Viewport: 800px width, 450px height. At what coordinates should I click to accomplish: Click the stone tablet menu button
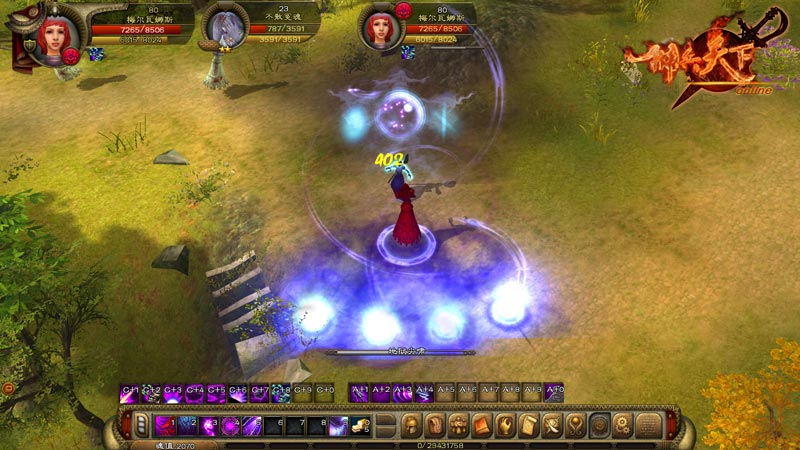click(x=648, y=426)
